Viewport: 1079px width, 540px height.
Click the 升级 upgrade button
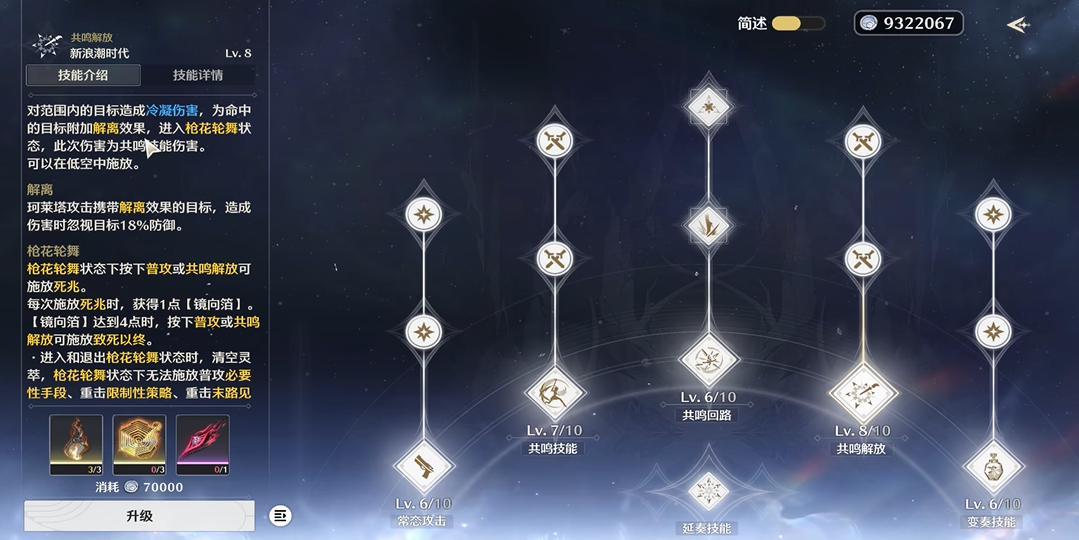pyautogui.click(x=139, y=516)
